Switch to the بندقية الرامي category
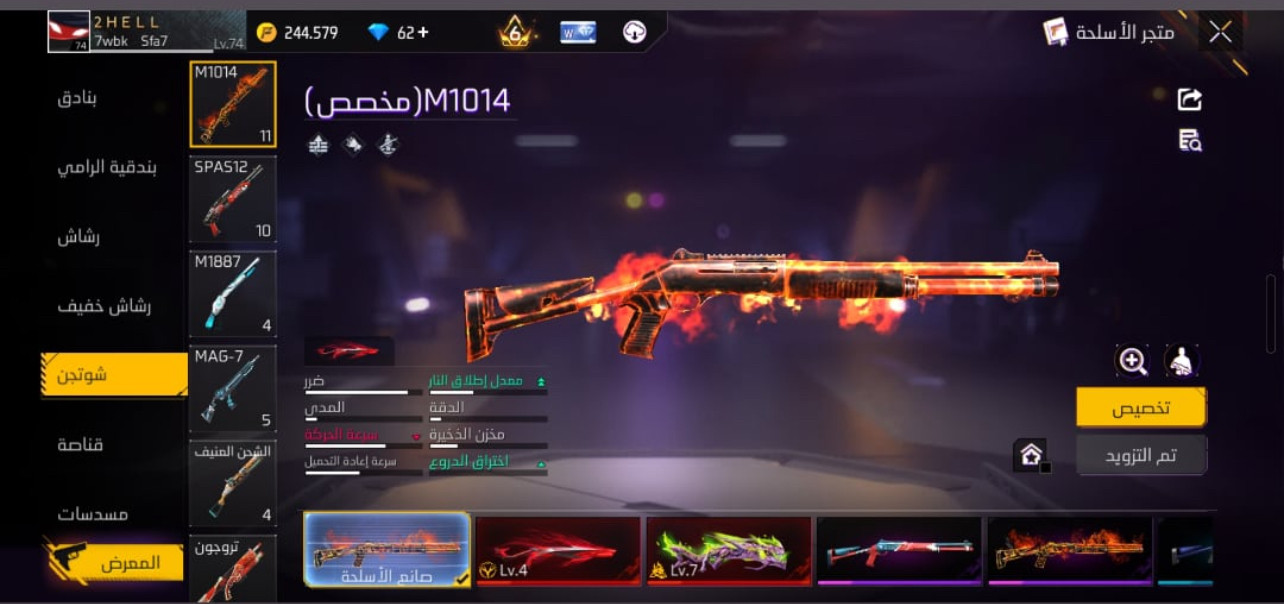The image size is (1284, 604). tap(106, 167)
